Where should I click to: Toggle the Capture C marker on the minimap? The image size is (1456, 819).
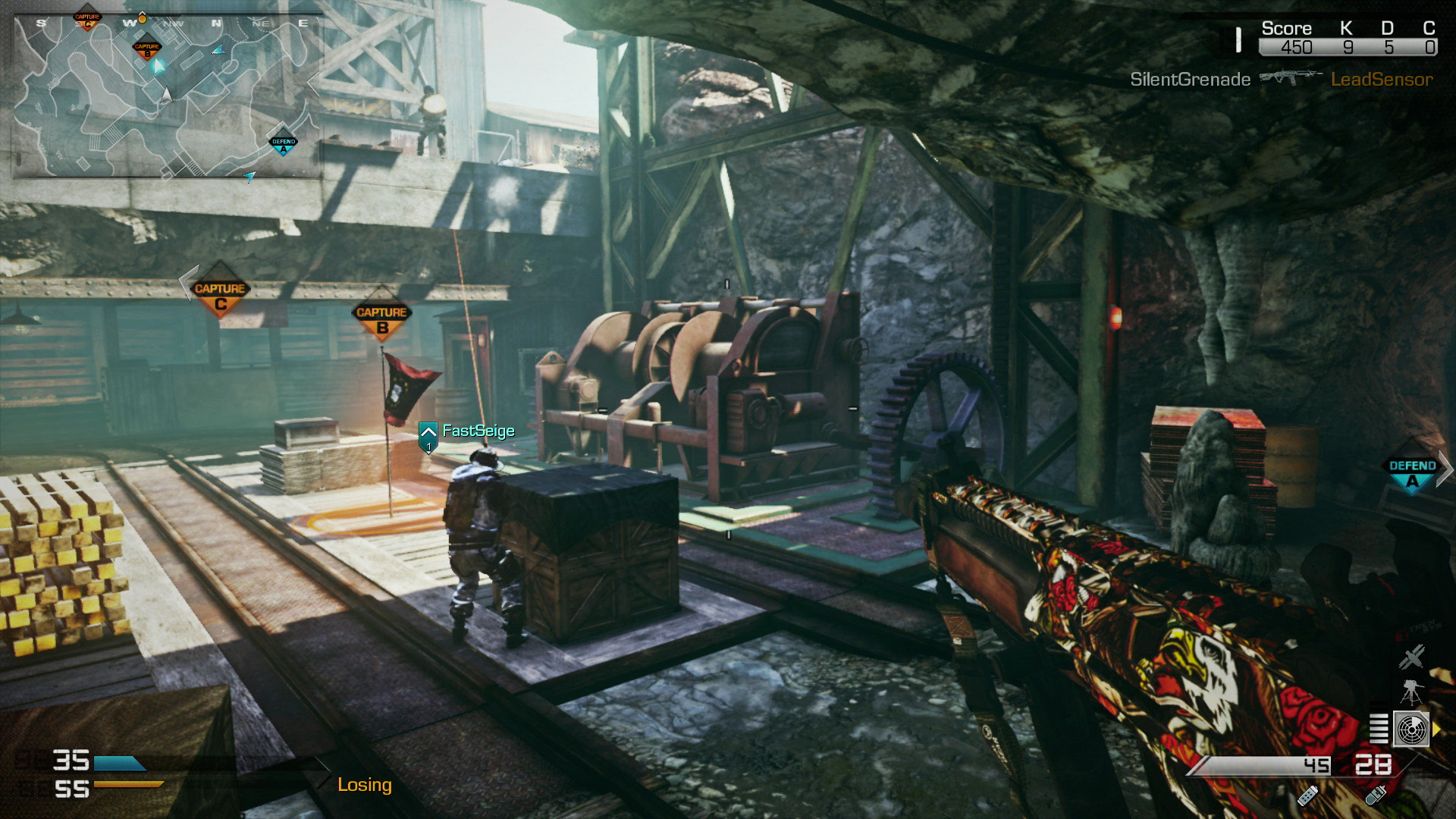pyautogui.click(x=87, y=20)
